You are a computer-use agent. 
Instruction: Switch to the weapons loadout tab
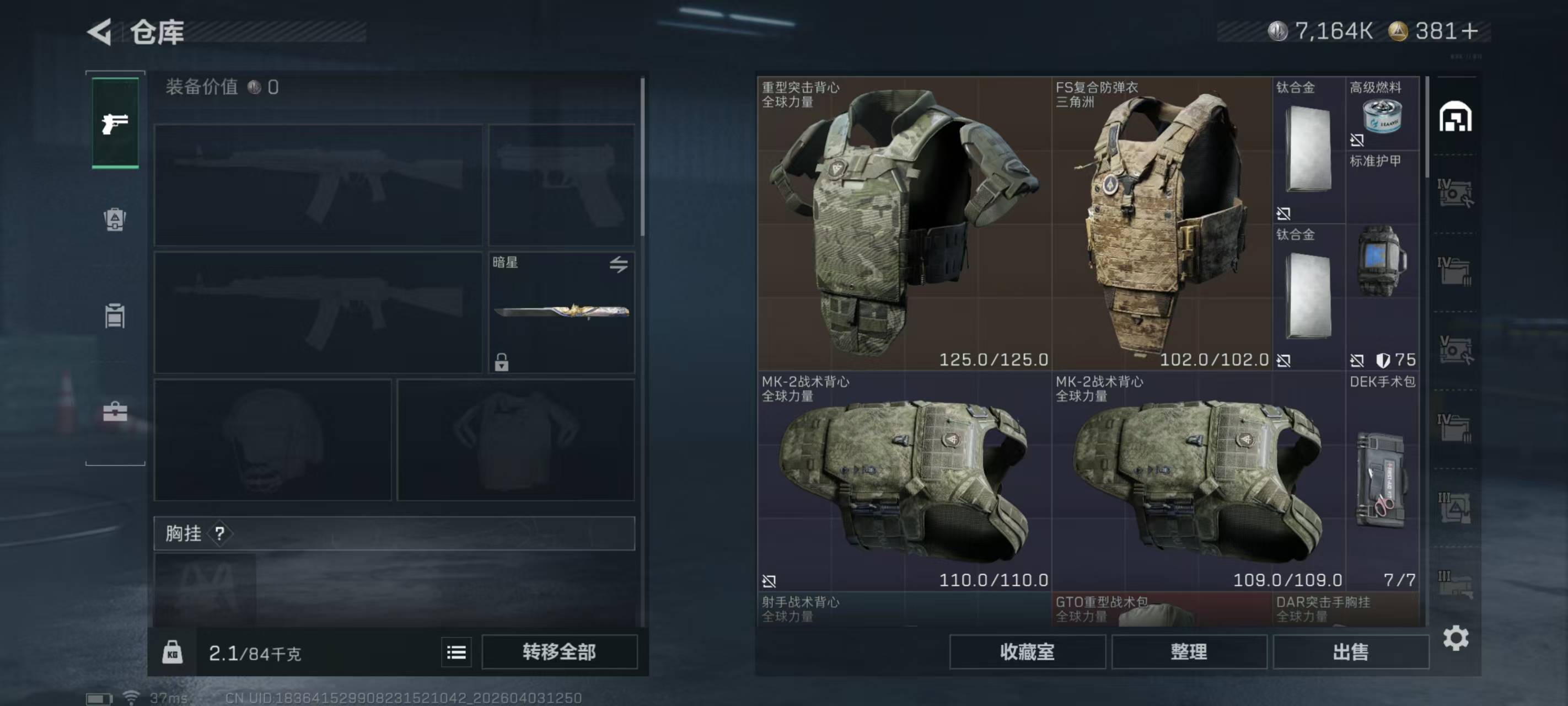[x=115, y=123]
